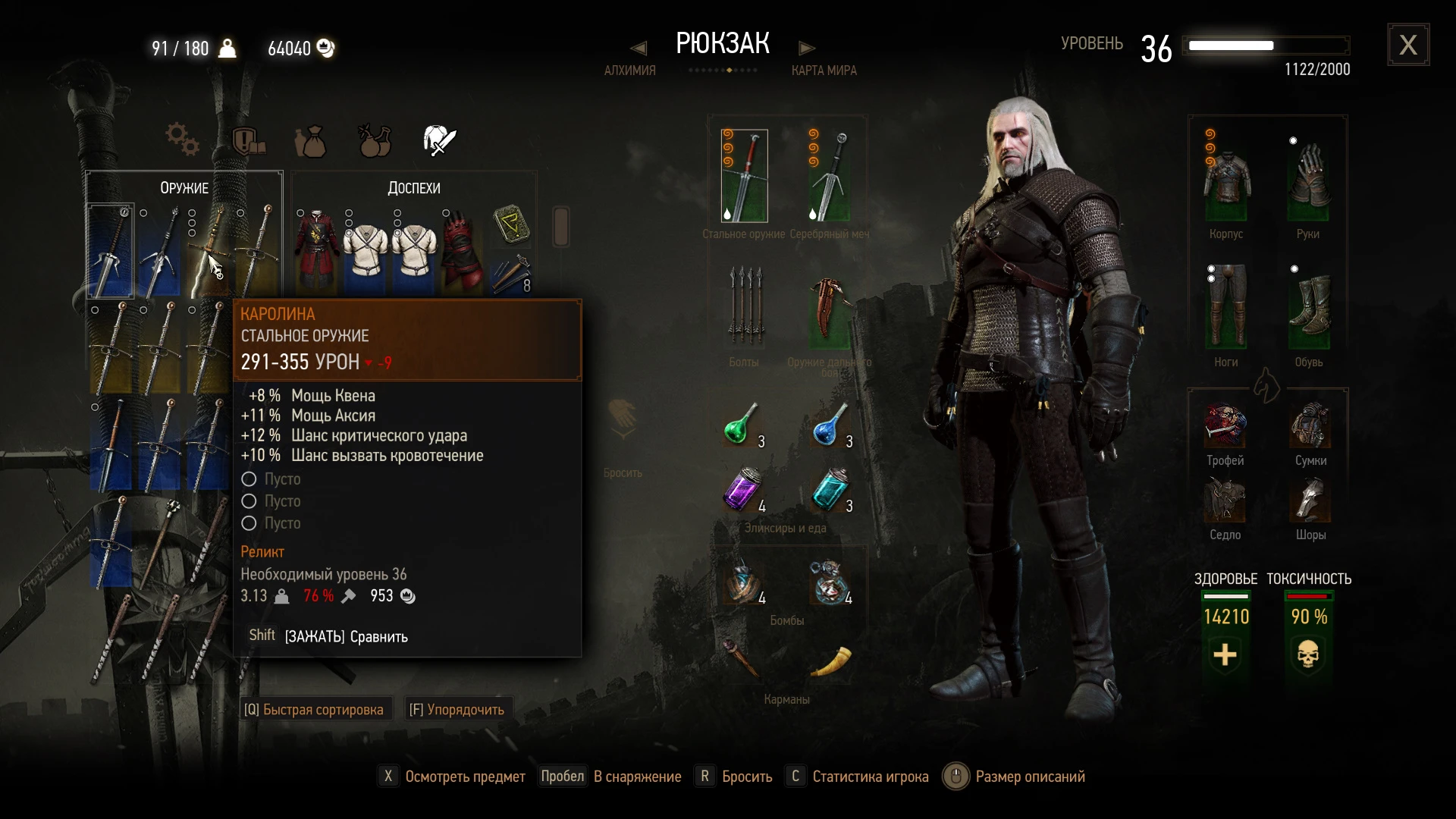Switch to the ОРУЖИЕ weapons tab

click(184, 187)
